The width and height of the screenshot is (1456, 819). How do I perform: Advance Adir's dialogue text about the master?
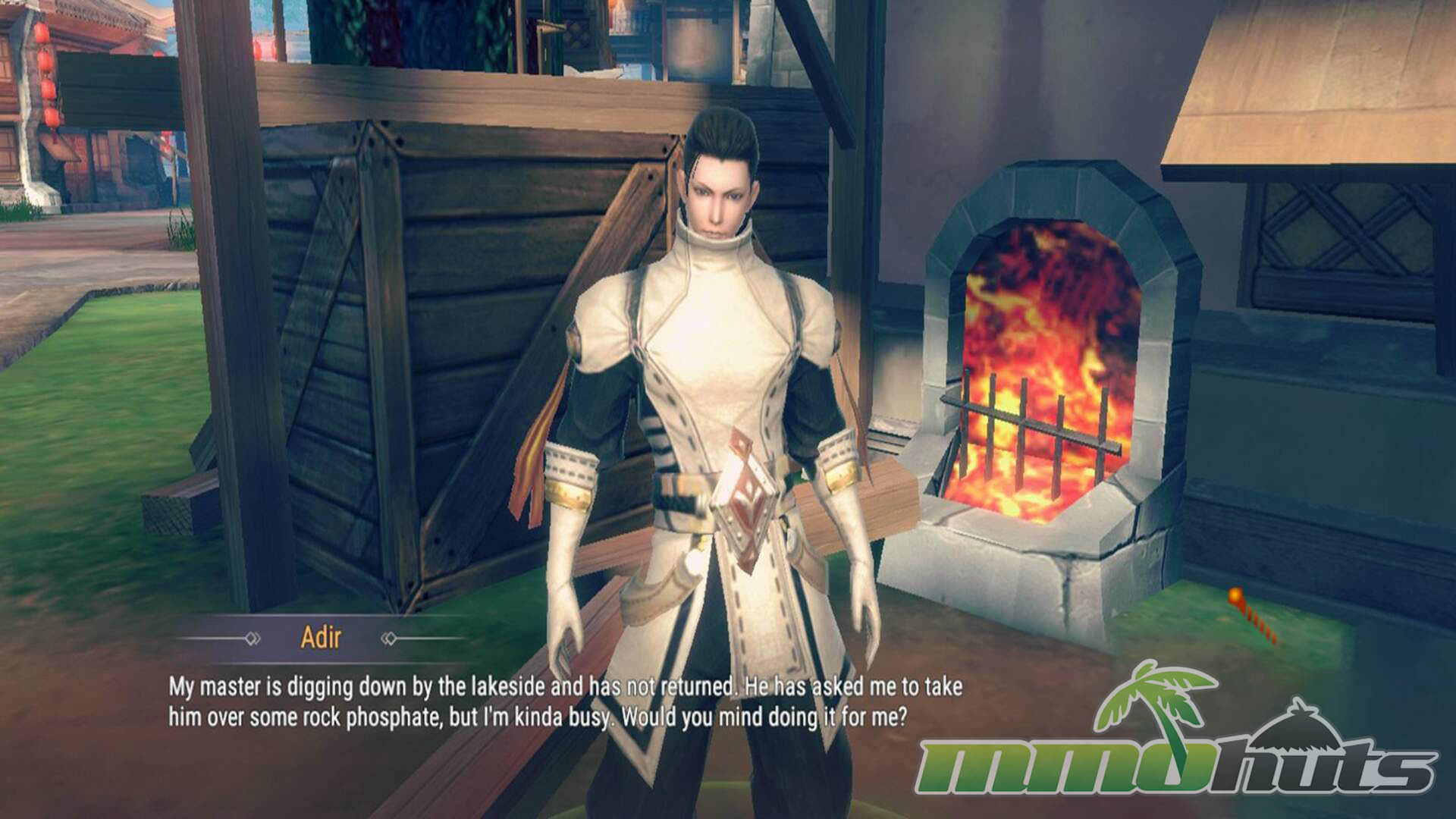pyautogui.click(x=564, y=701)
